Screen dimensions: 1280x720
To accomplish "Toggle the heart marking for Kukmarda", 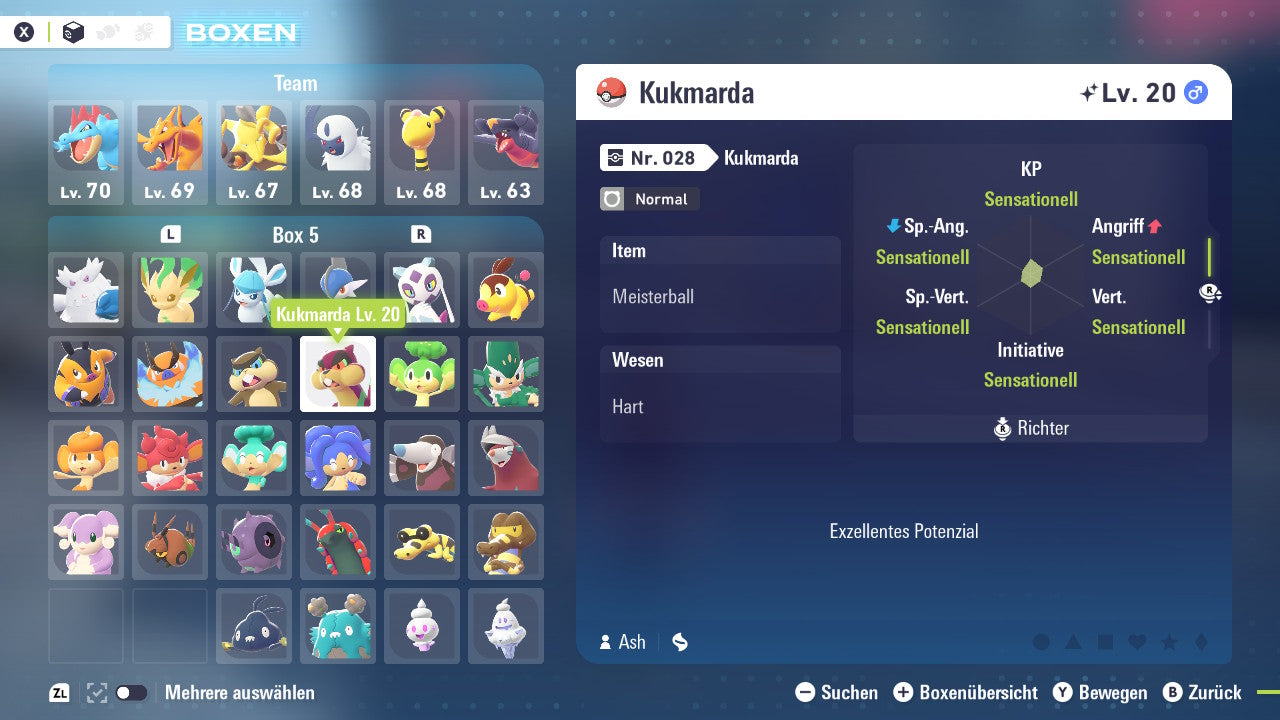I will click(1137, 643).
